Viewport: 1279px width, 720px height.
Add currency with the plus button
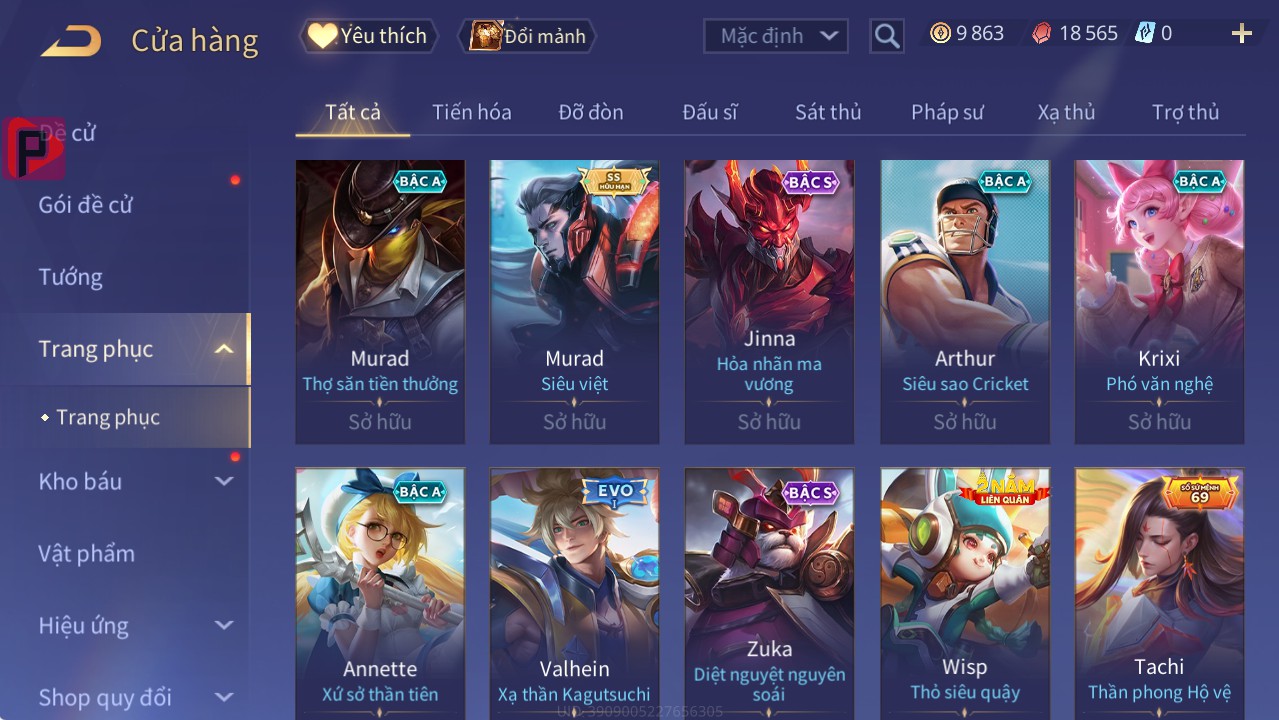(1241, 34)
